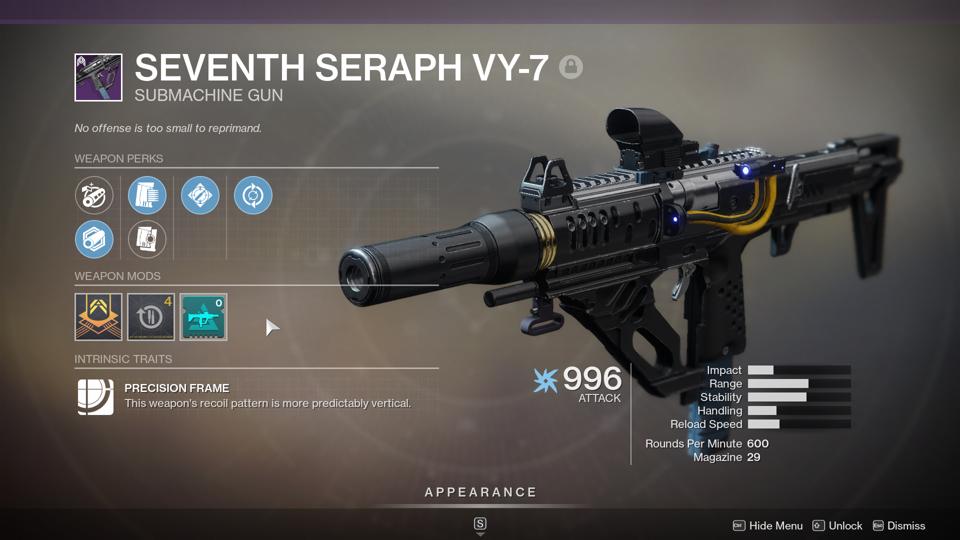
Task: Pick the unselected alternate magazine perk
Action: [x=147, y=240]
